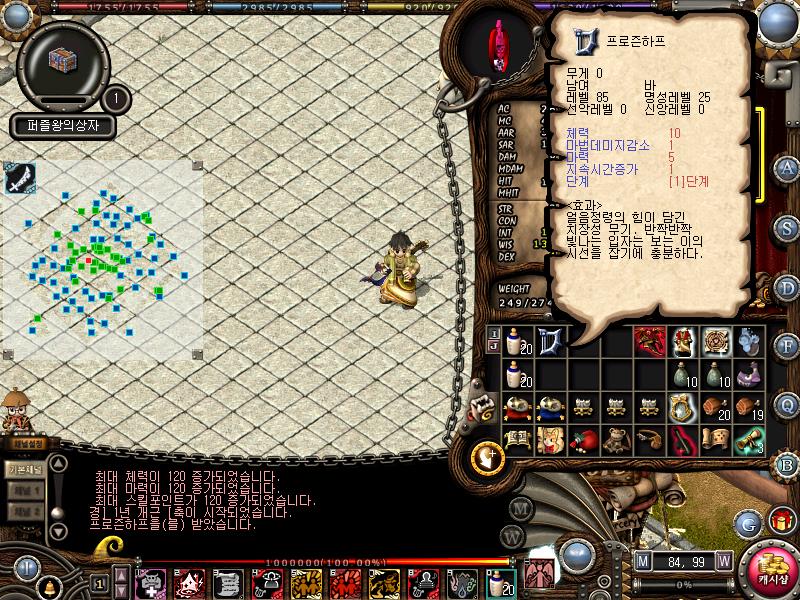Select the meat item stack of 19

(x=749, y=407)
